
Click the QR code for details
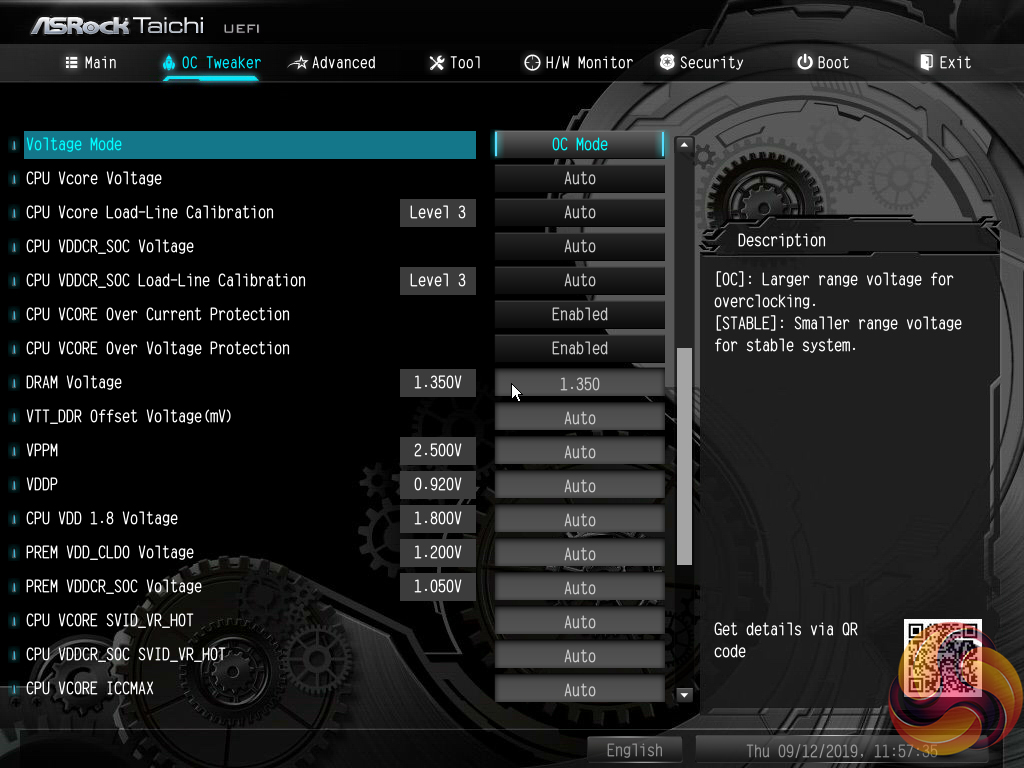942,657
